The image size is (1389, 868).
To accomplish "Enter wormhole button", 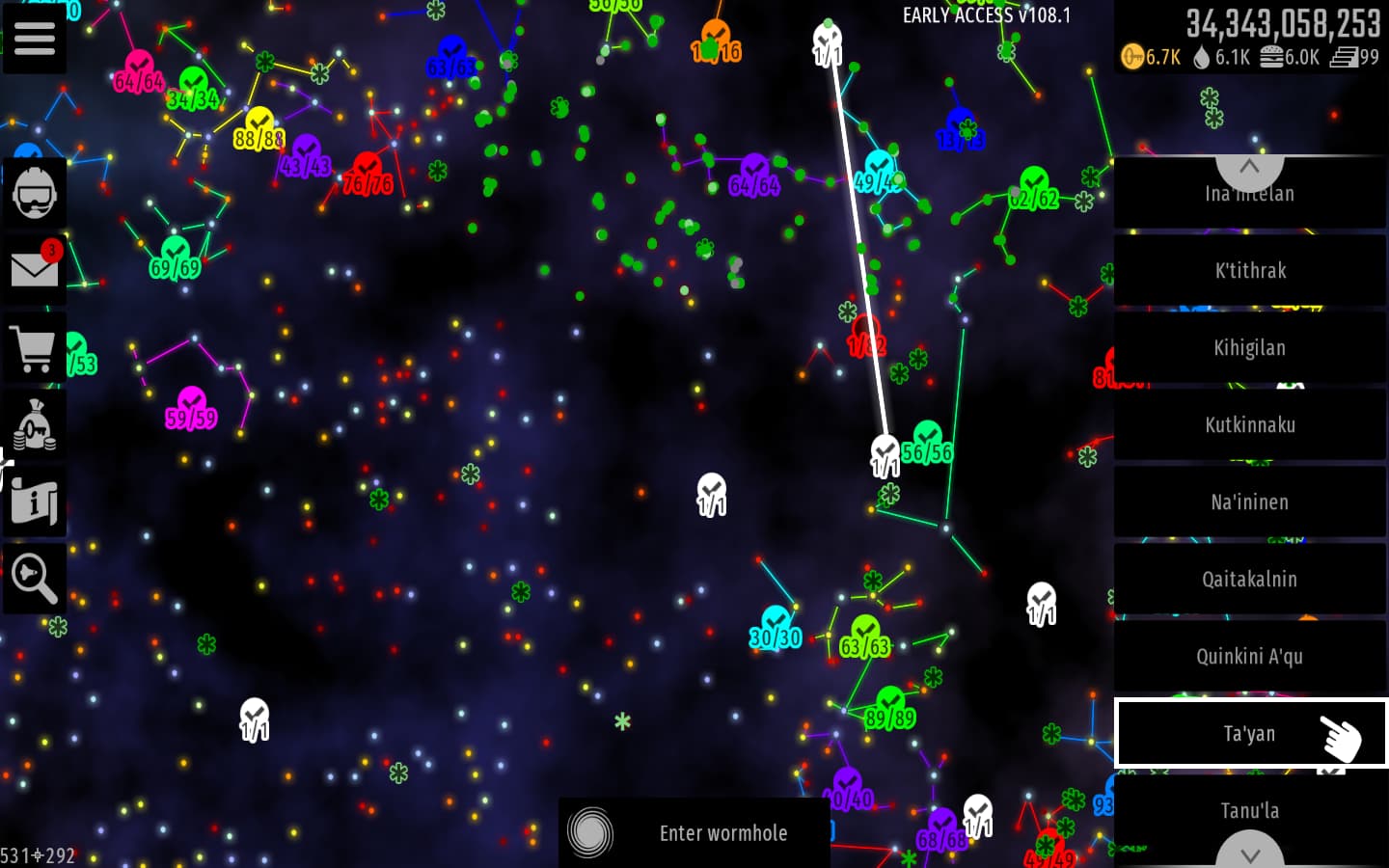I will click(x=694, y=832).
